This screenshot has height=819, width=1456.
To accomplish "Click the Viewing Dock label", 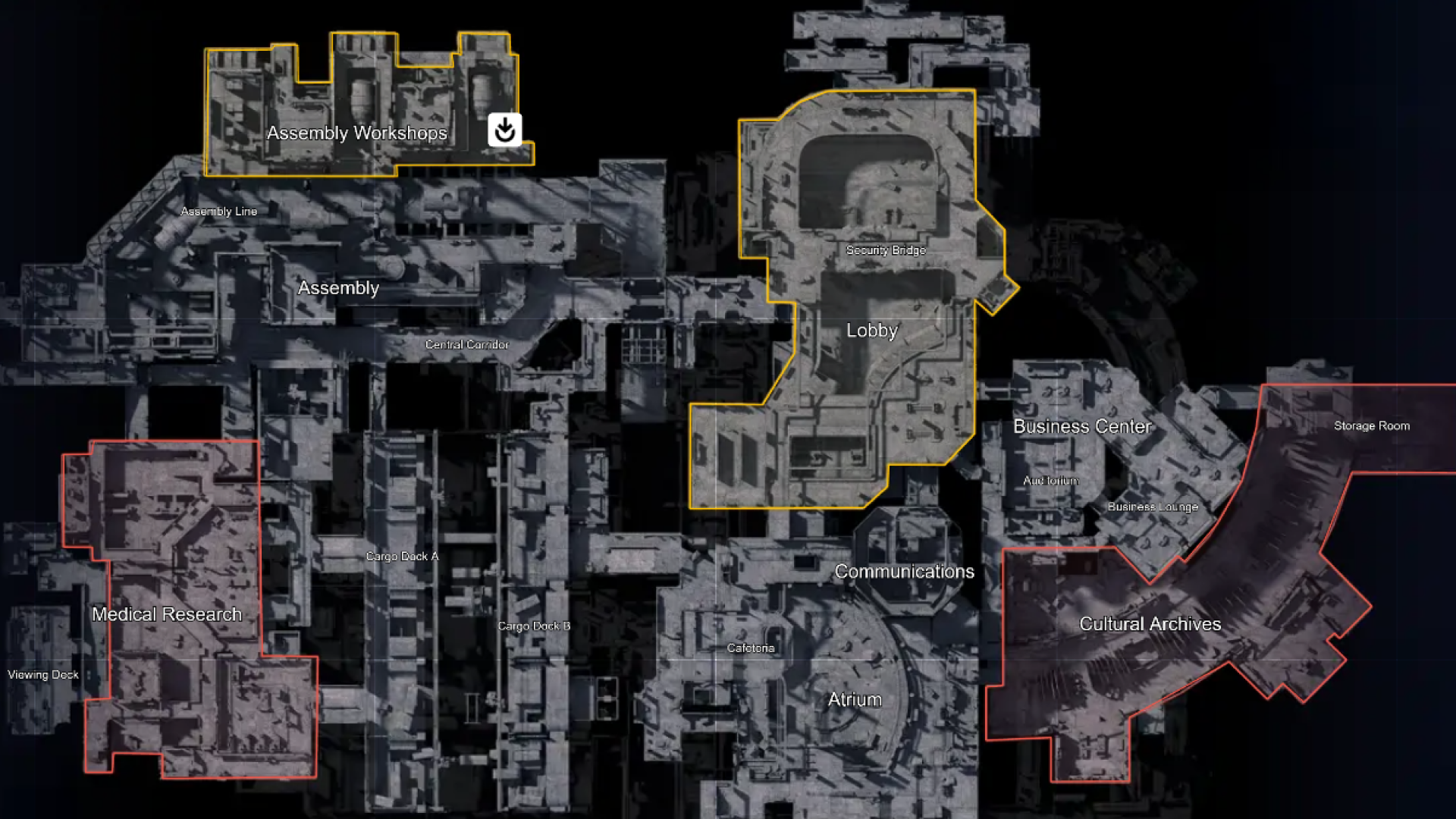I will click(43, 674).
